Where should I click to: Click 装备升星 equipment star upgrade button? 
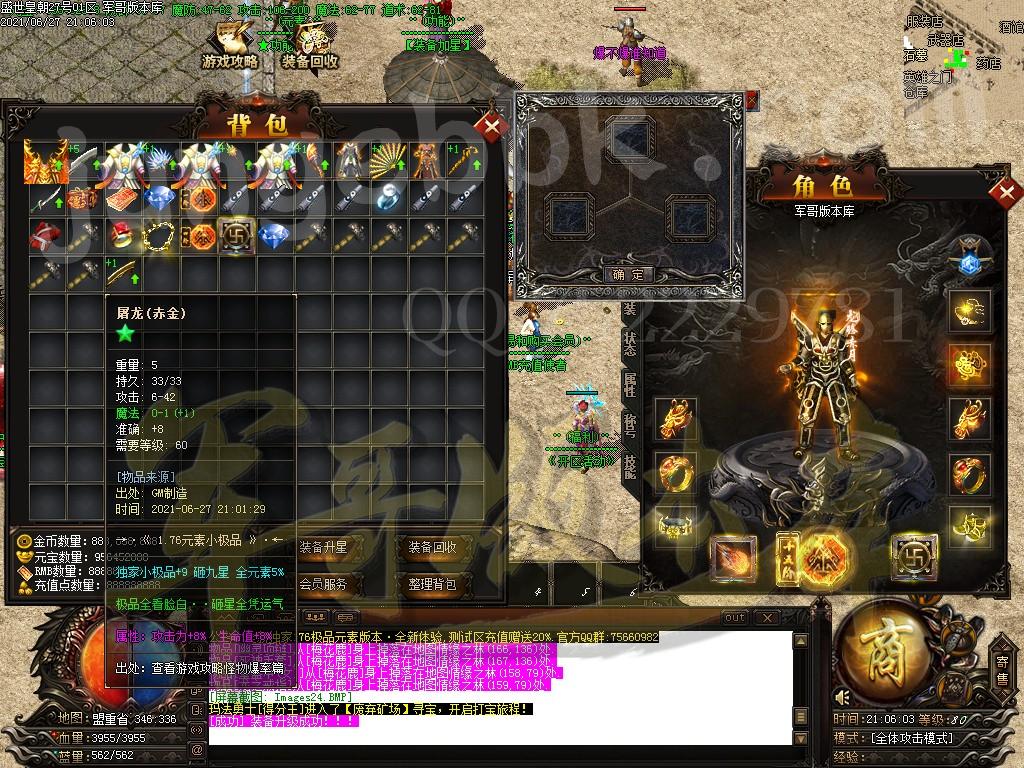(323, 547)
